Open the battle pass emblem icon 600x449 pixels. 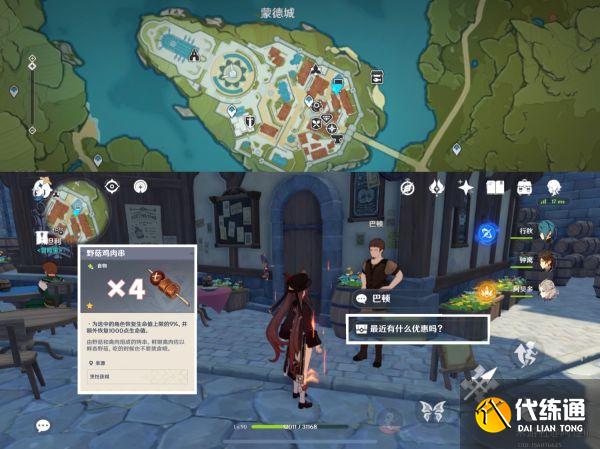point(437,186)
